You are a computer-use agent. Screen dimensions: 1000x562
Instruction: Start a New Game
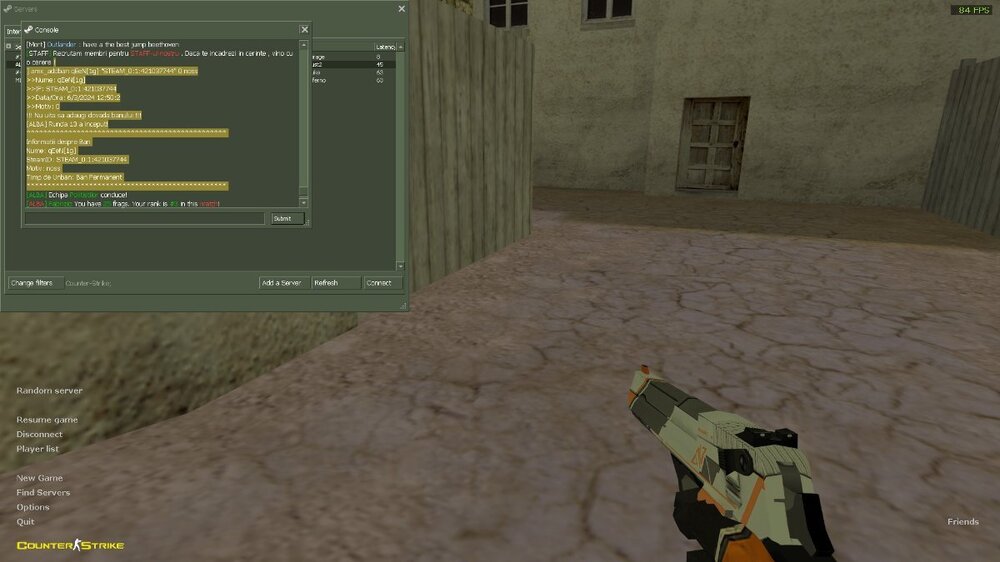pyautogui.click(x=39, y=478)
